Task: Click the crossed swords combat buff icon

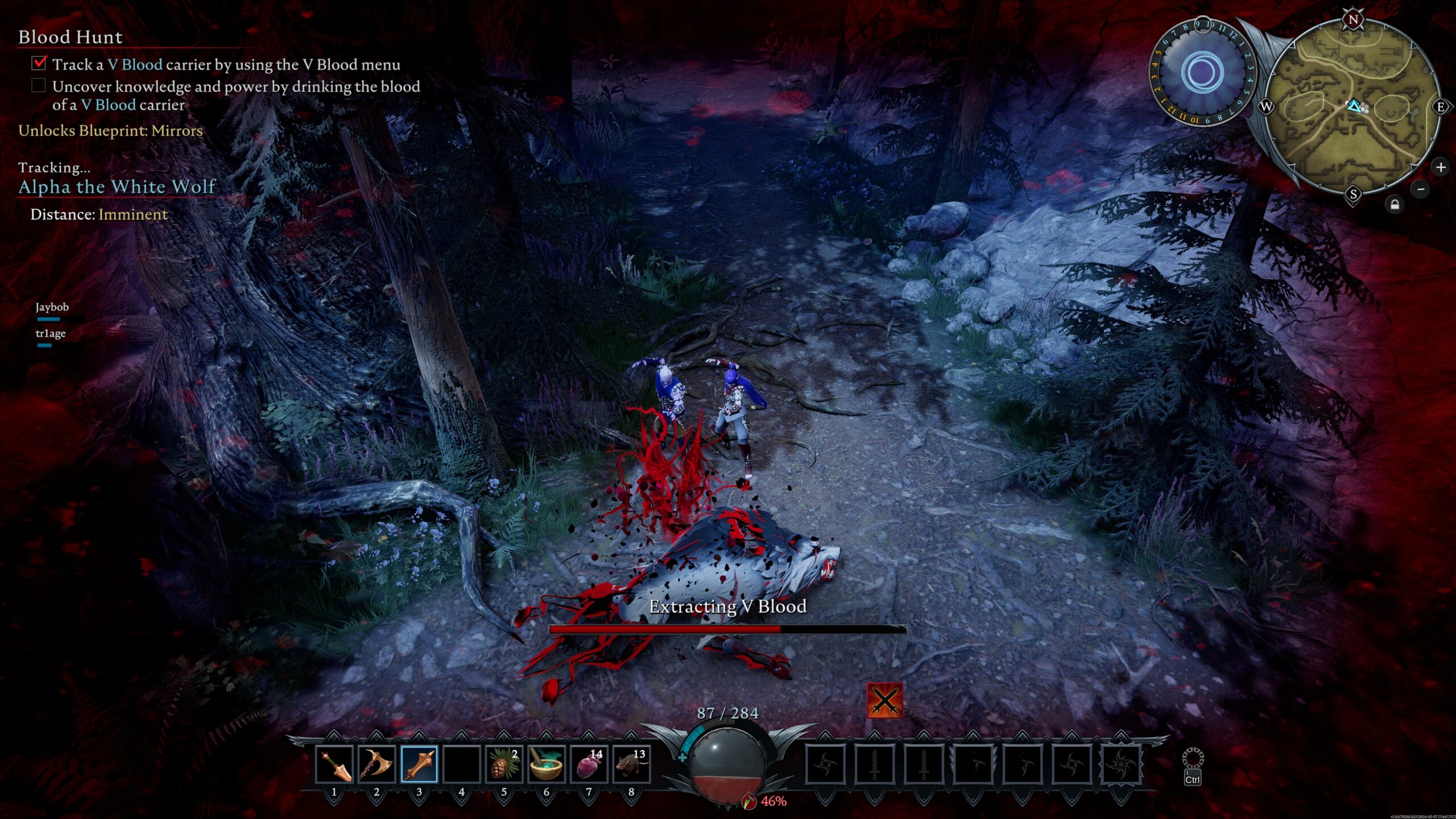Action: click(884, 701)
